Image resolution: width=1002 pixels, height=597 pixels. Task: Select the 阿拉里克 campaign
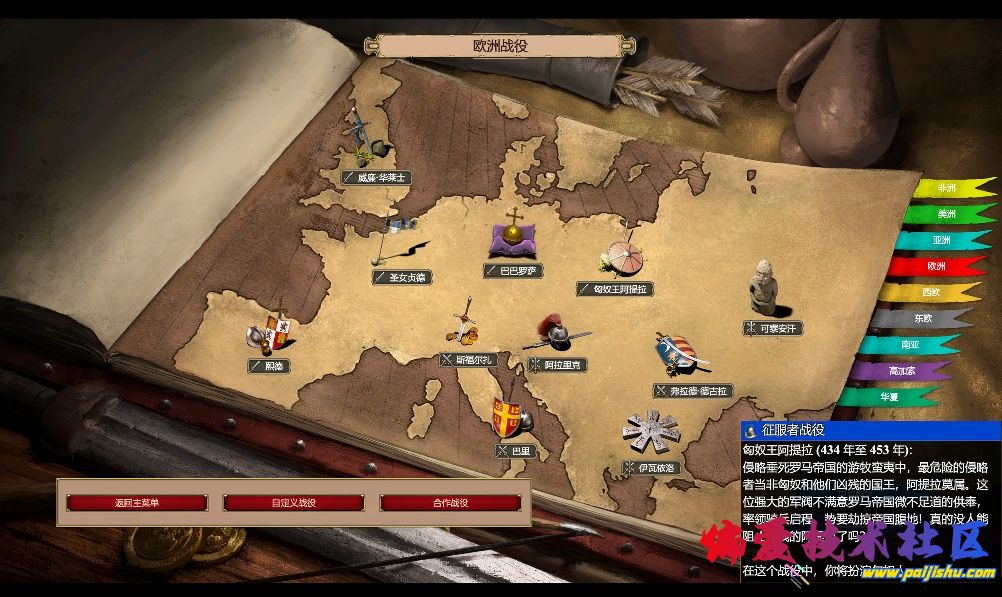pos(558,365)
